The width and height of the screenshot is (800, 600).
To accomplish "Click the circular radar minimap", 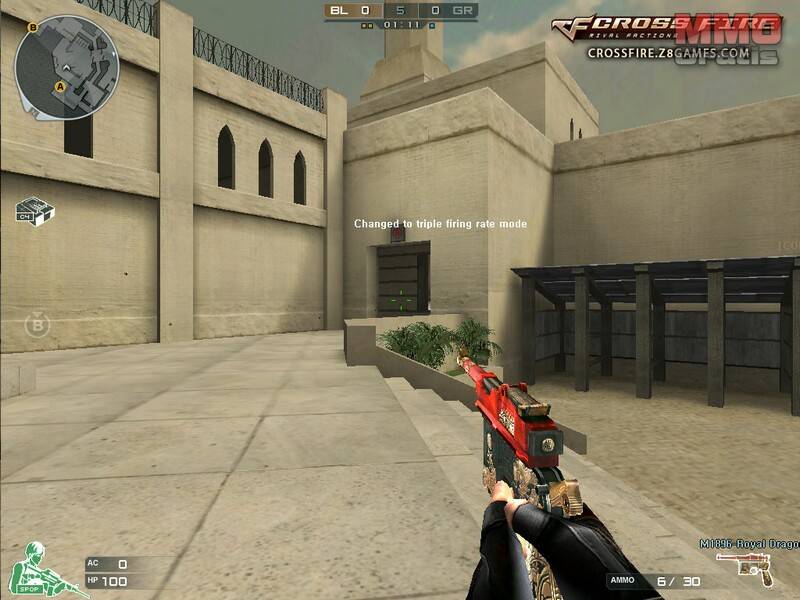I will coord(67,67).
